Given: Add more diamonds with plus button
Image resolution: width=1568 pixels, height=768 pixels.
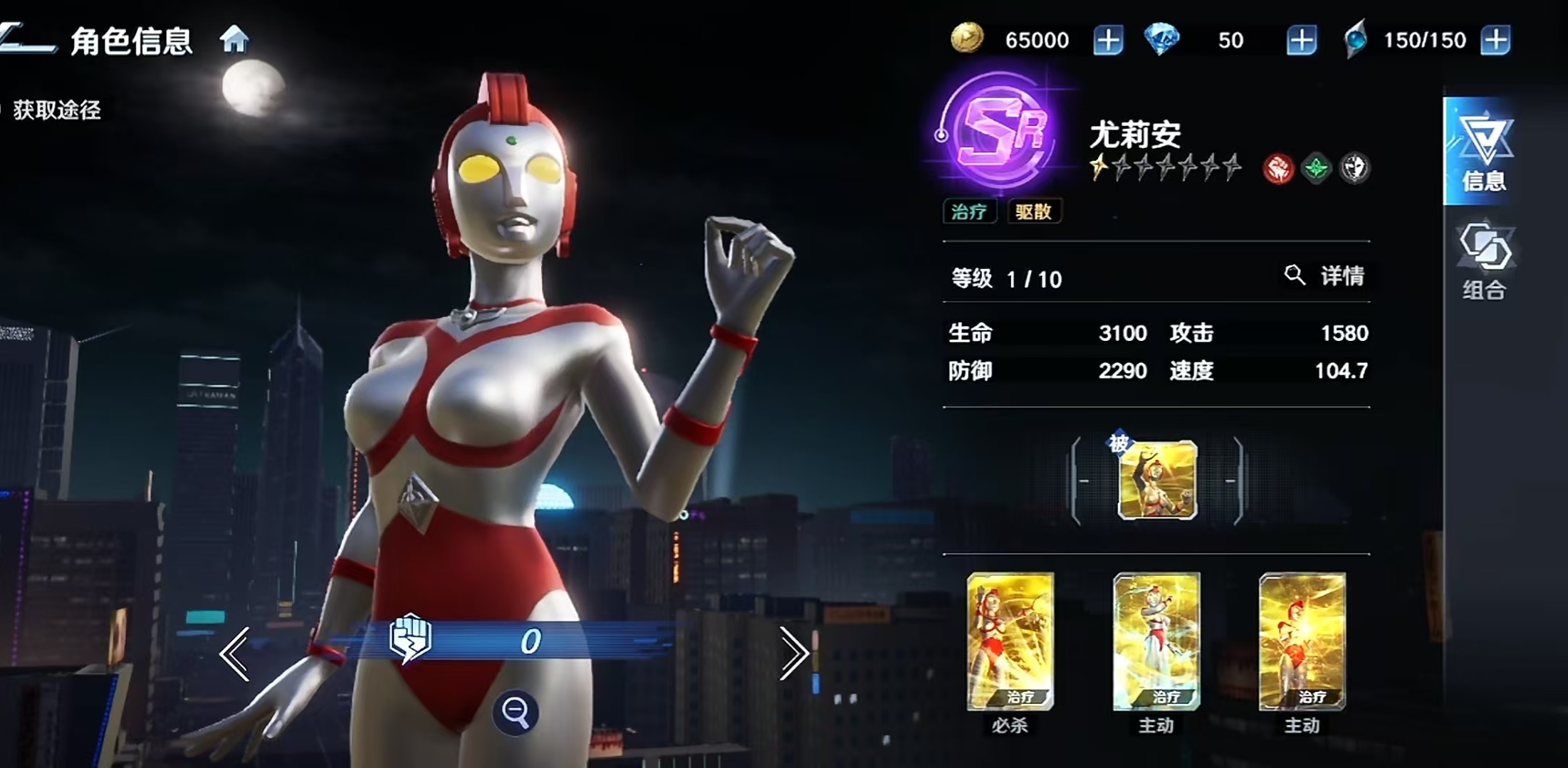Looking at the screenshot, I should coord(1301,40).
